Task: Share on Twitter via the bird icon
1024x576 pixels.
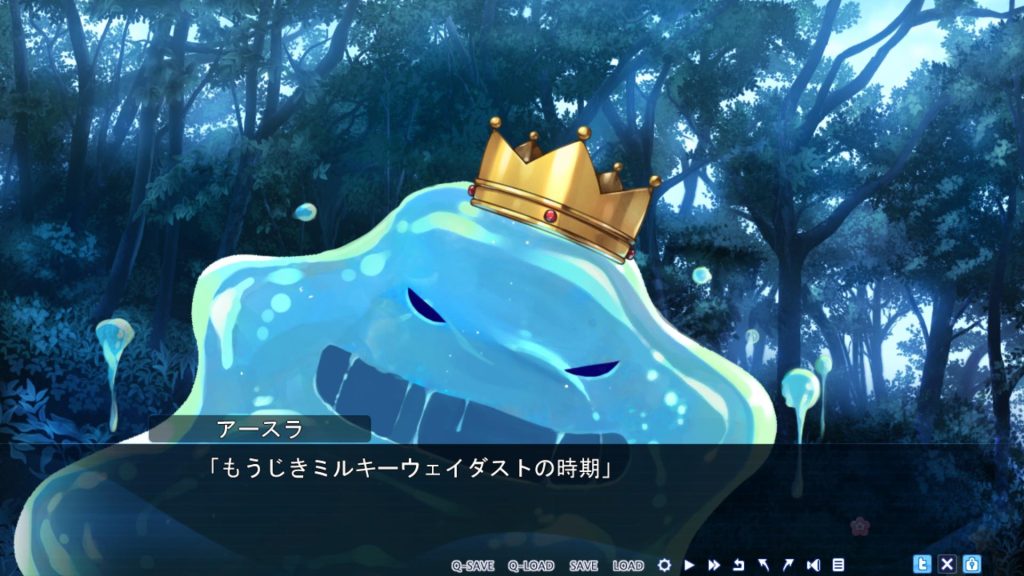Action: 923,564
